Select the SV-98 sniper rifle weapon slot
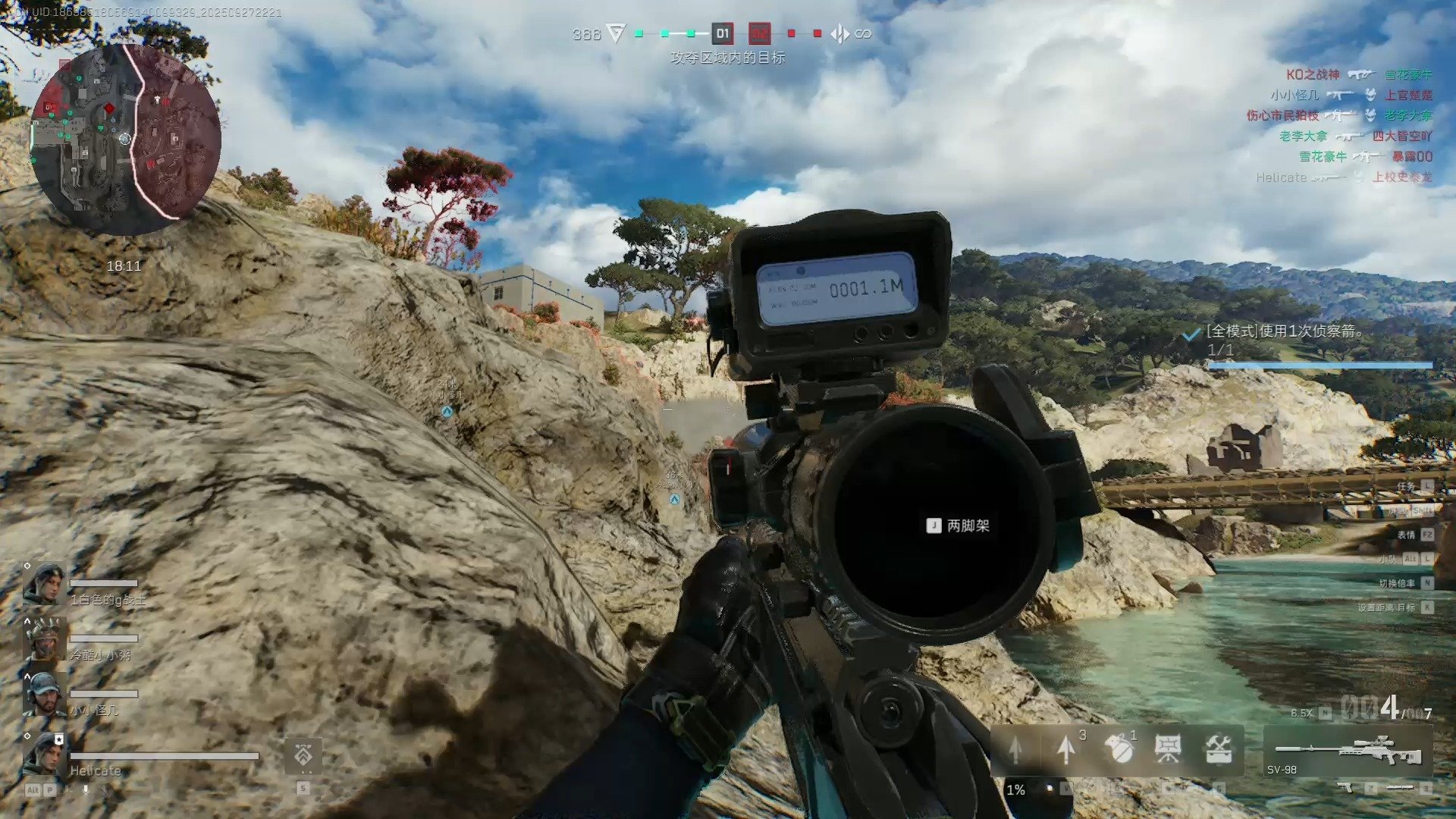 click(1348, 752)
